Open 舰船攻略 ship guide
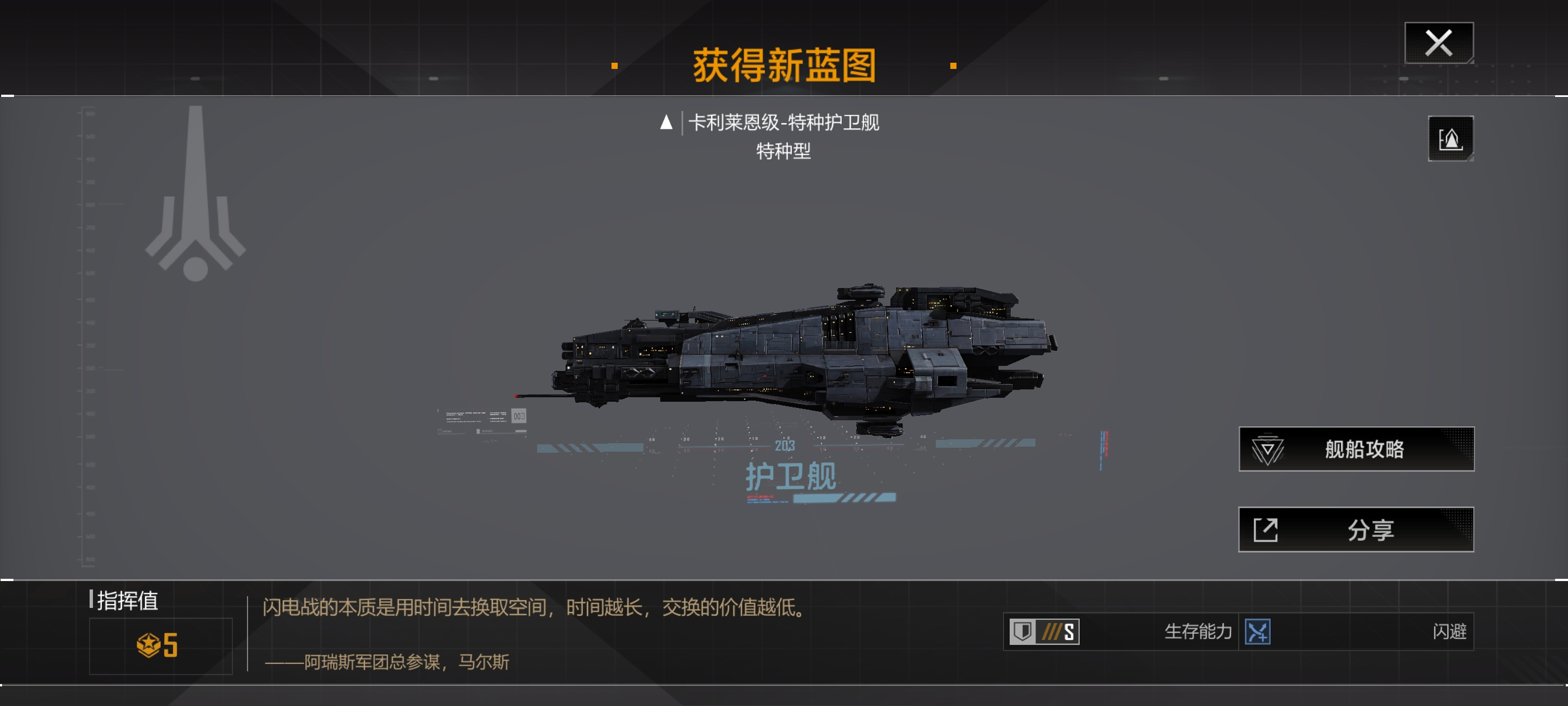1568x706 pixels. point(1356,448)
